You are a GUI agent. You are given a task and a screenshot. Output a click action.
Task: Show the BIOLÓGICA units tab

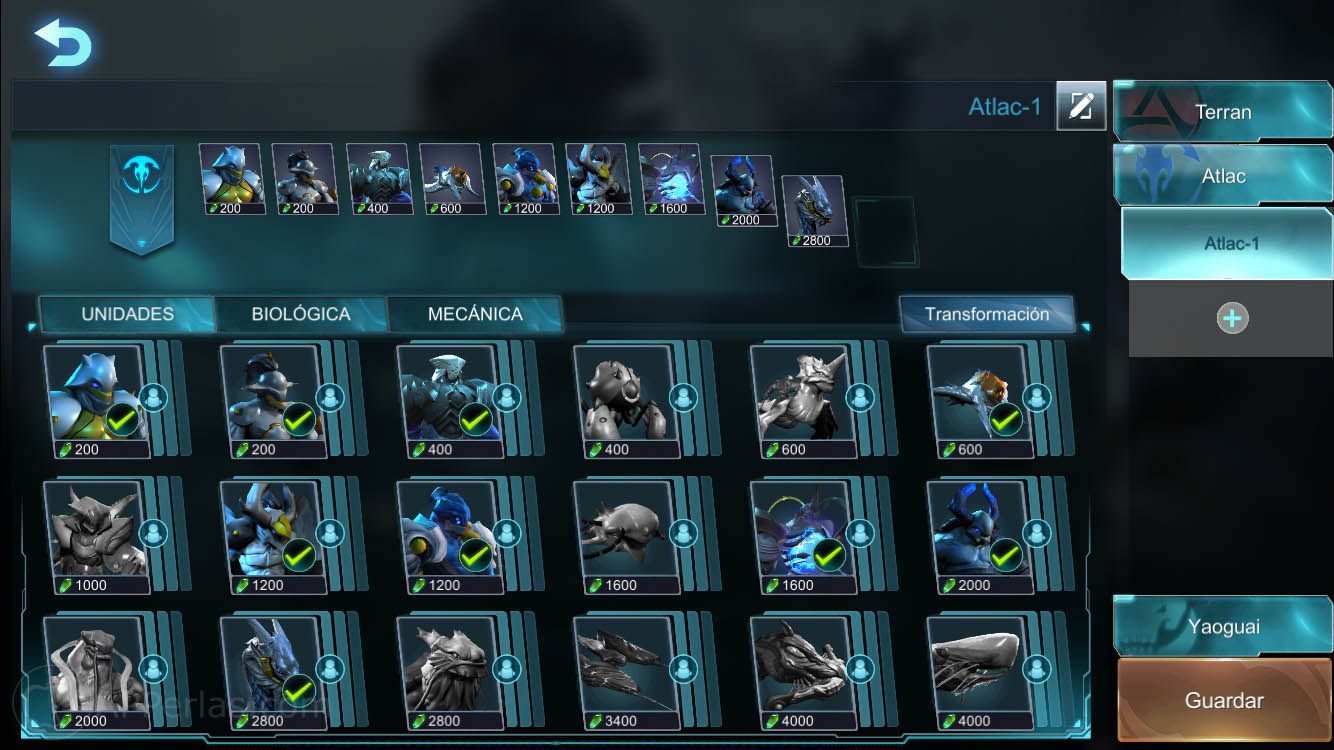point(301,314)
